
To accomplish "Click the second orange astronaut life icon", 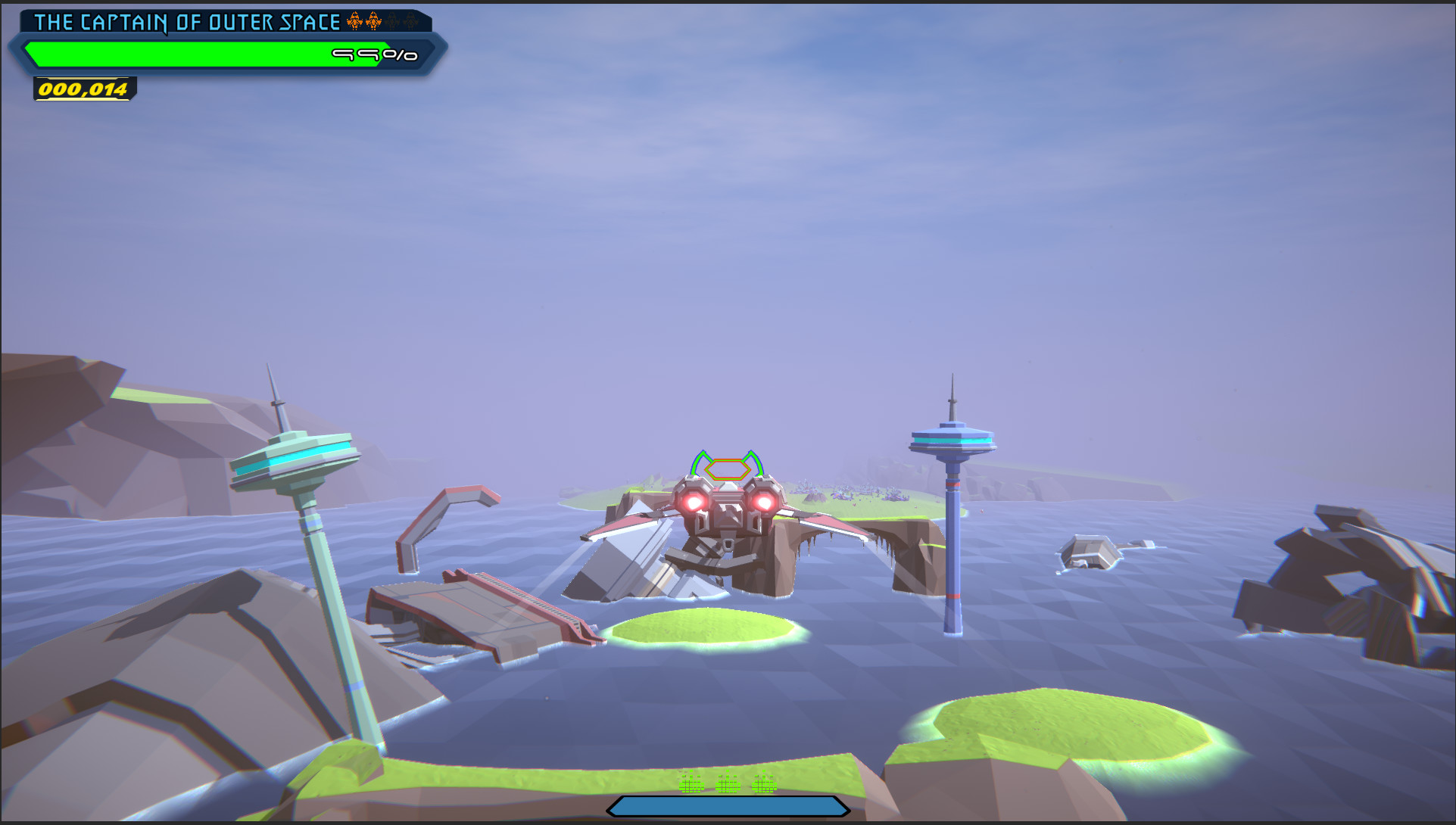I will click(373, 21).
